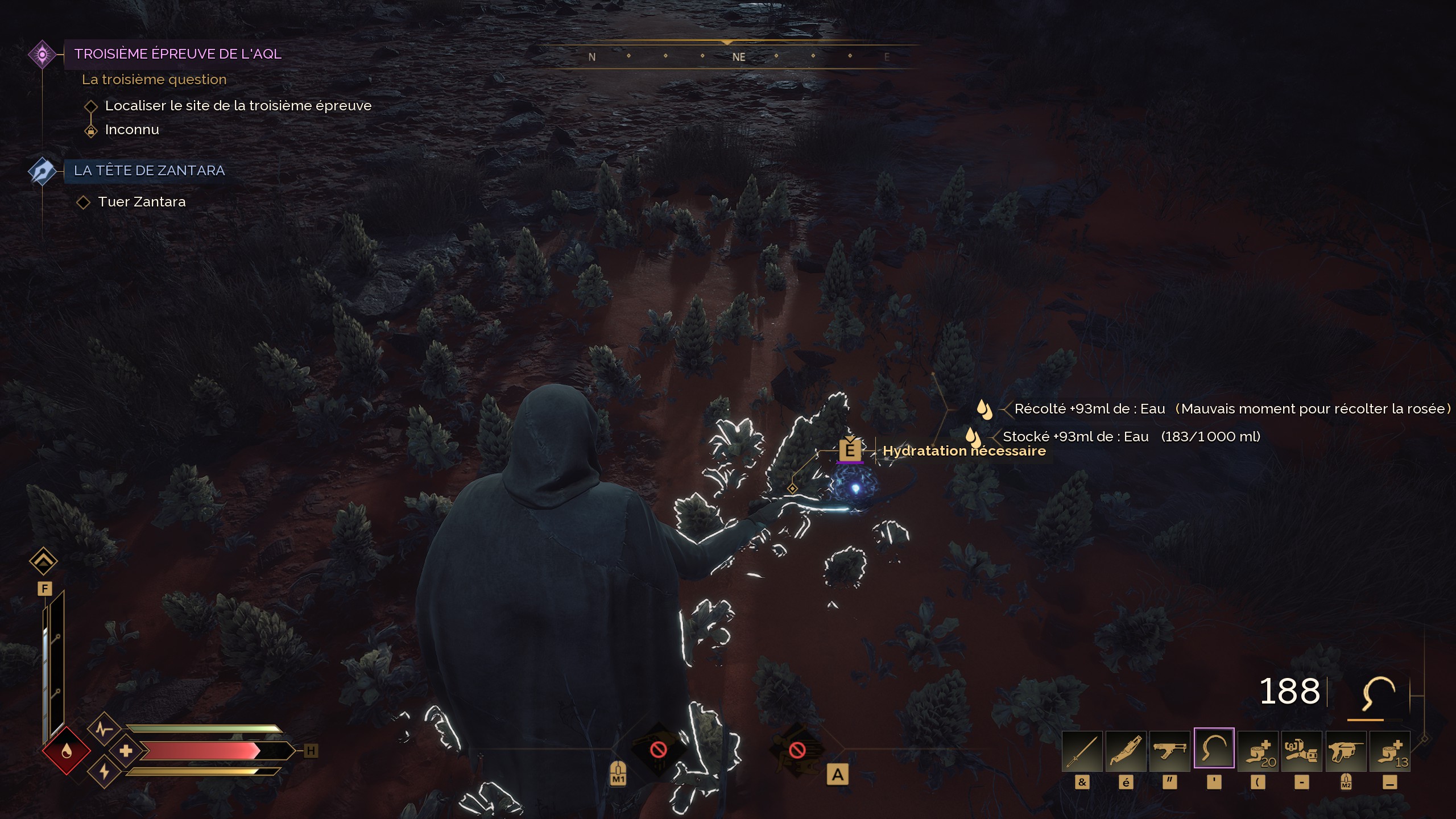Click the heartbeat pulse status icon

pos(103,729)
